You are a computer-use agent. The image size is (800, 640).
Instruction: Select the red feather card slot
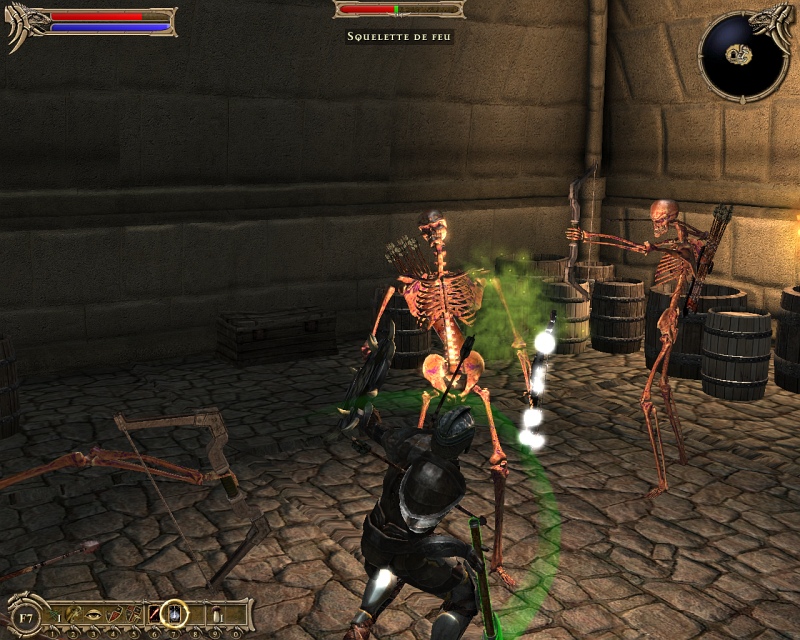pos(153,612)
